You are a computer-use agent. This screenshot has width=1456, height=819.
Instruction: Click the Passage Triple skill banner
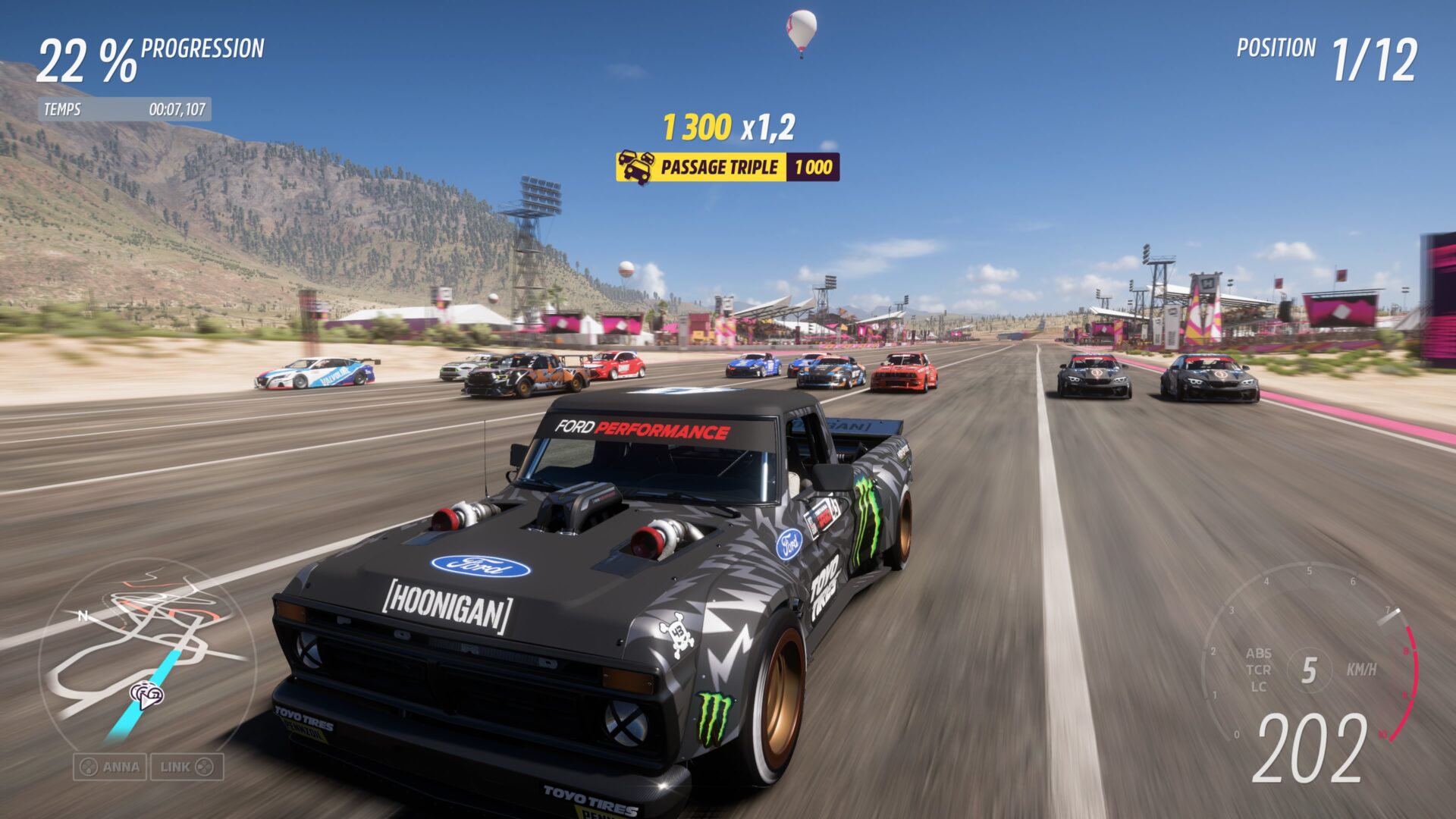(x=727, y=167)
